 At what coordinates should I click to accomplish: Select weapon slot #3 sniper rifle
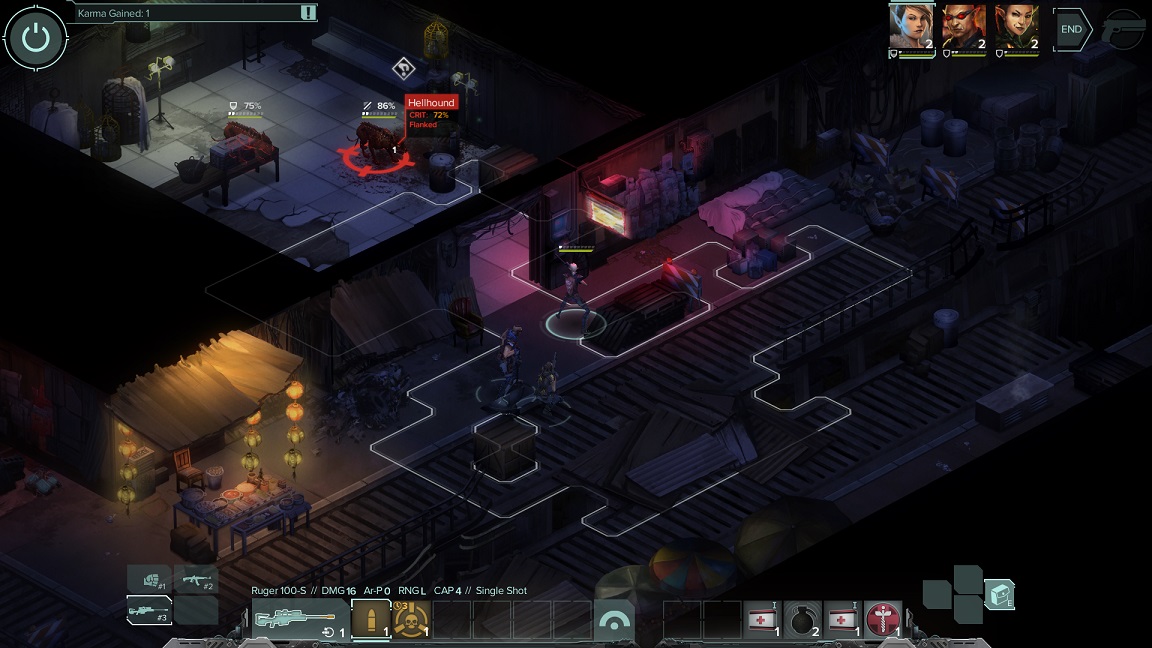tap(149, 610)
